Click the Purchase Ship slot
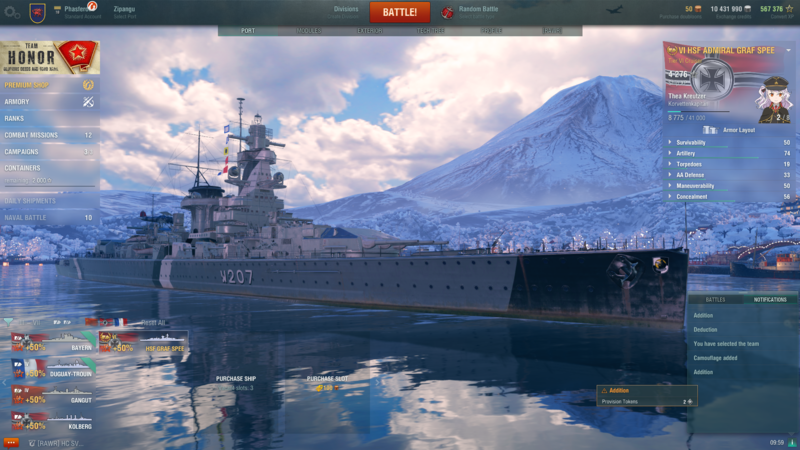The height and width of the screenshot is (450, 800). coord(236,382)
